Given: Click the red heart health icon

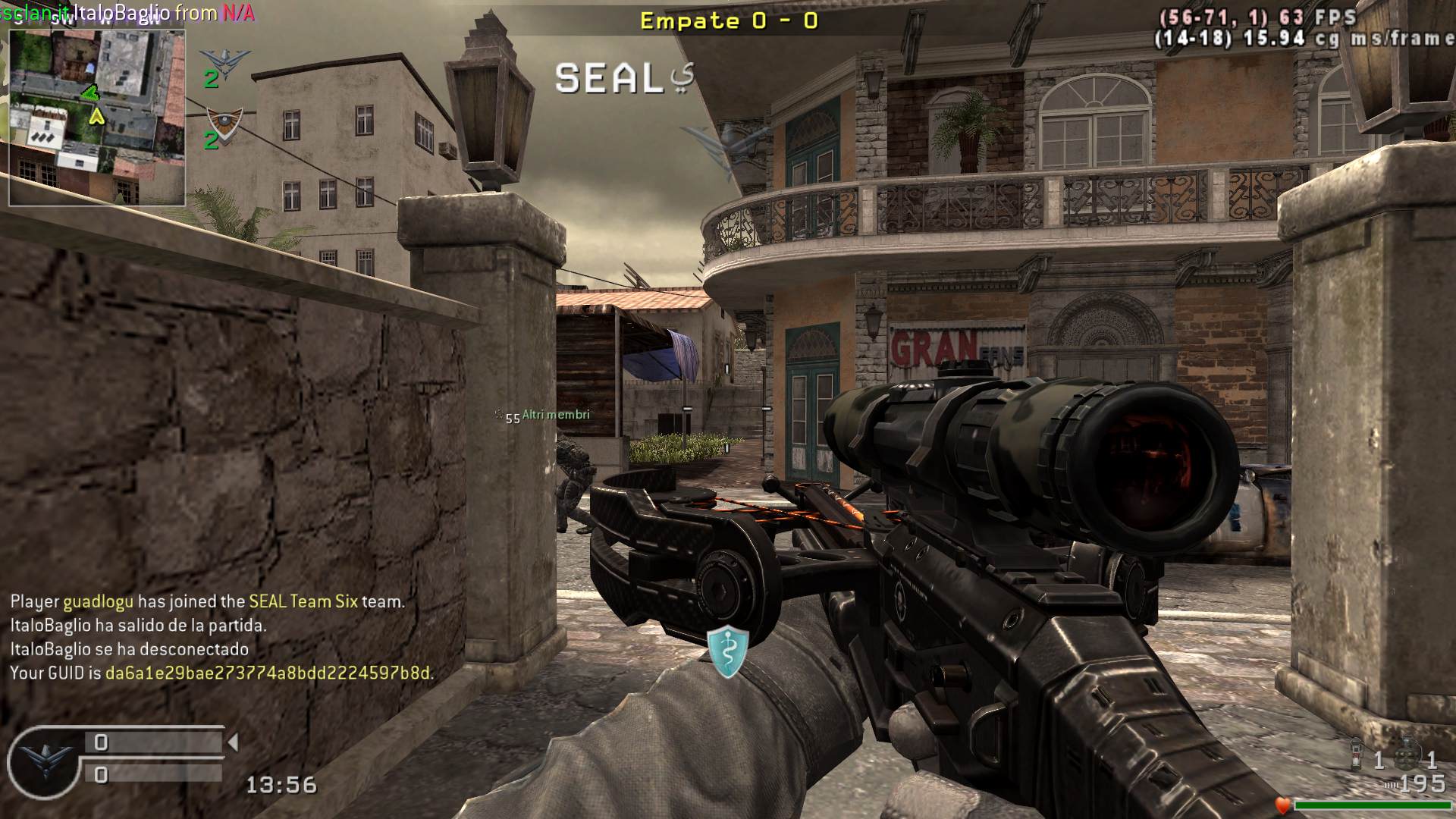Looking at the screenshot, I should click(1282, 805).
